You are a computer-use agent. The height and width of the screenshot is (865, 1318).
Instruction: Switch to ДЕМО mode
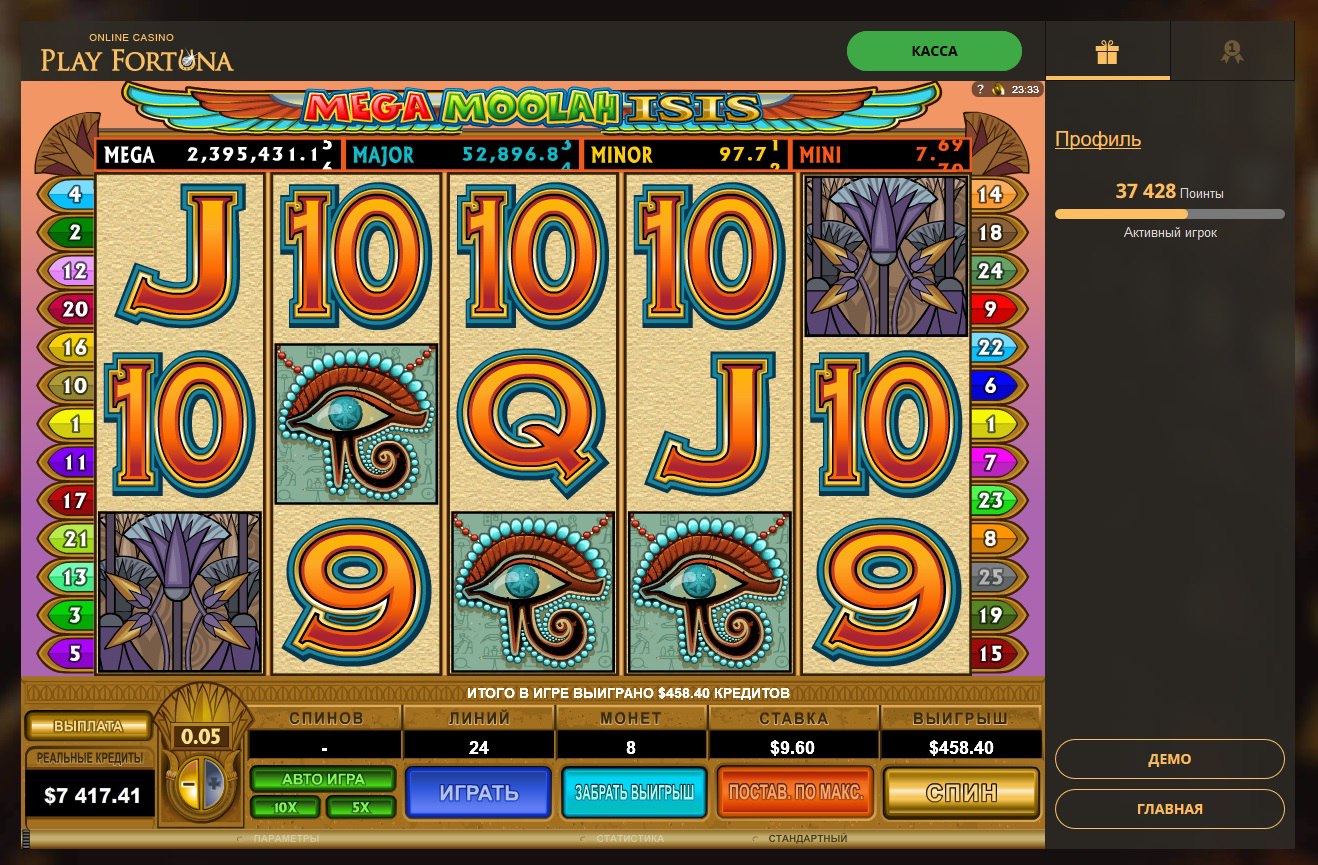(1169, 759)
